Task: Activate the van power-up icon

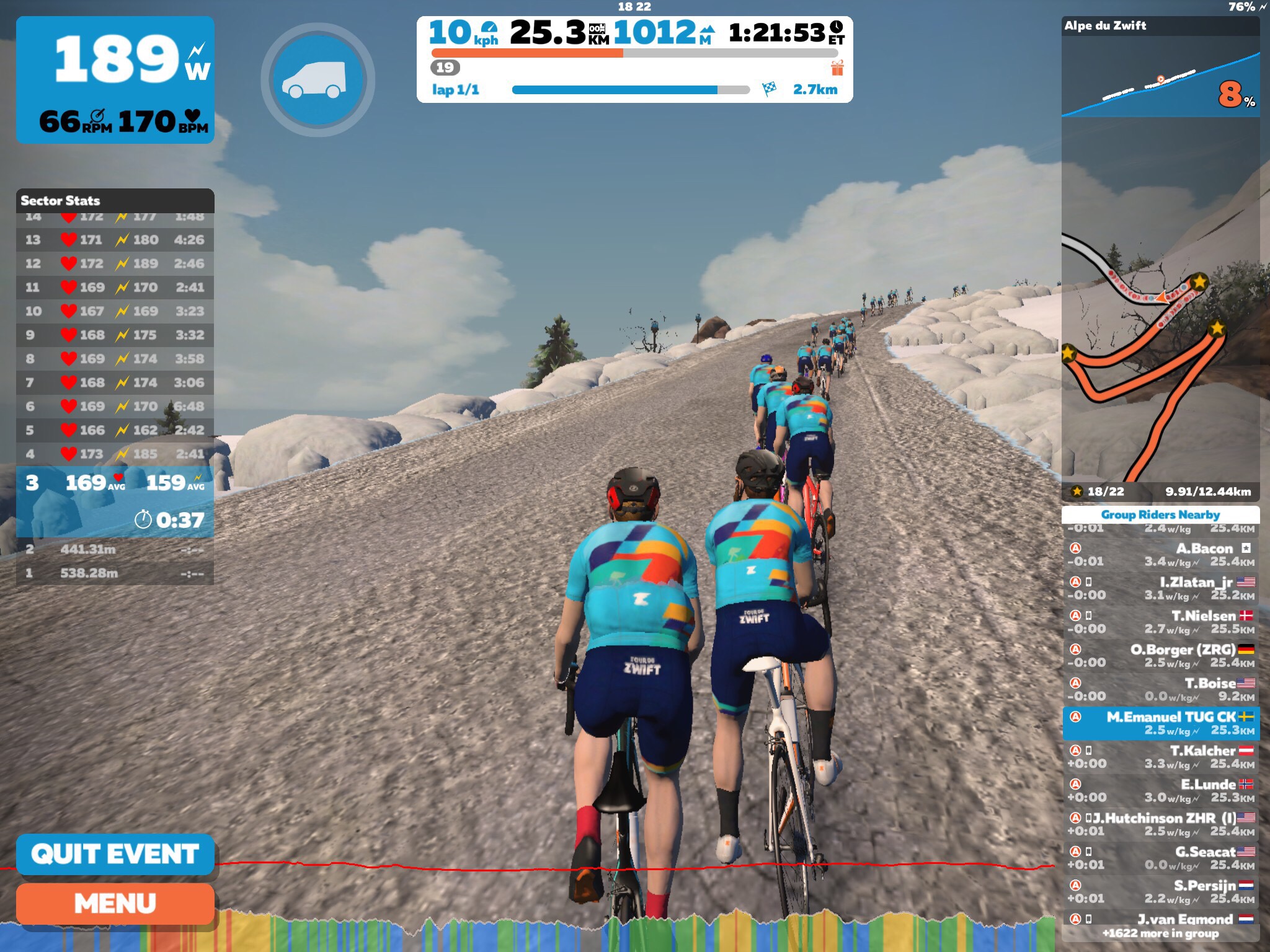Action: (317, 79)
